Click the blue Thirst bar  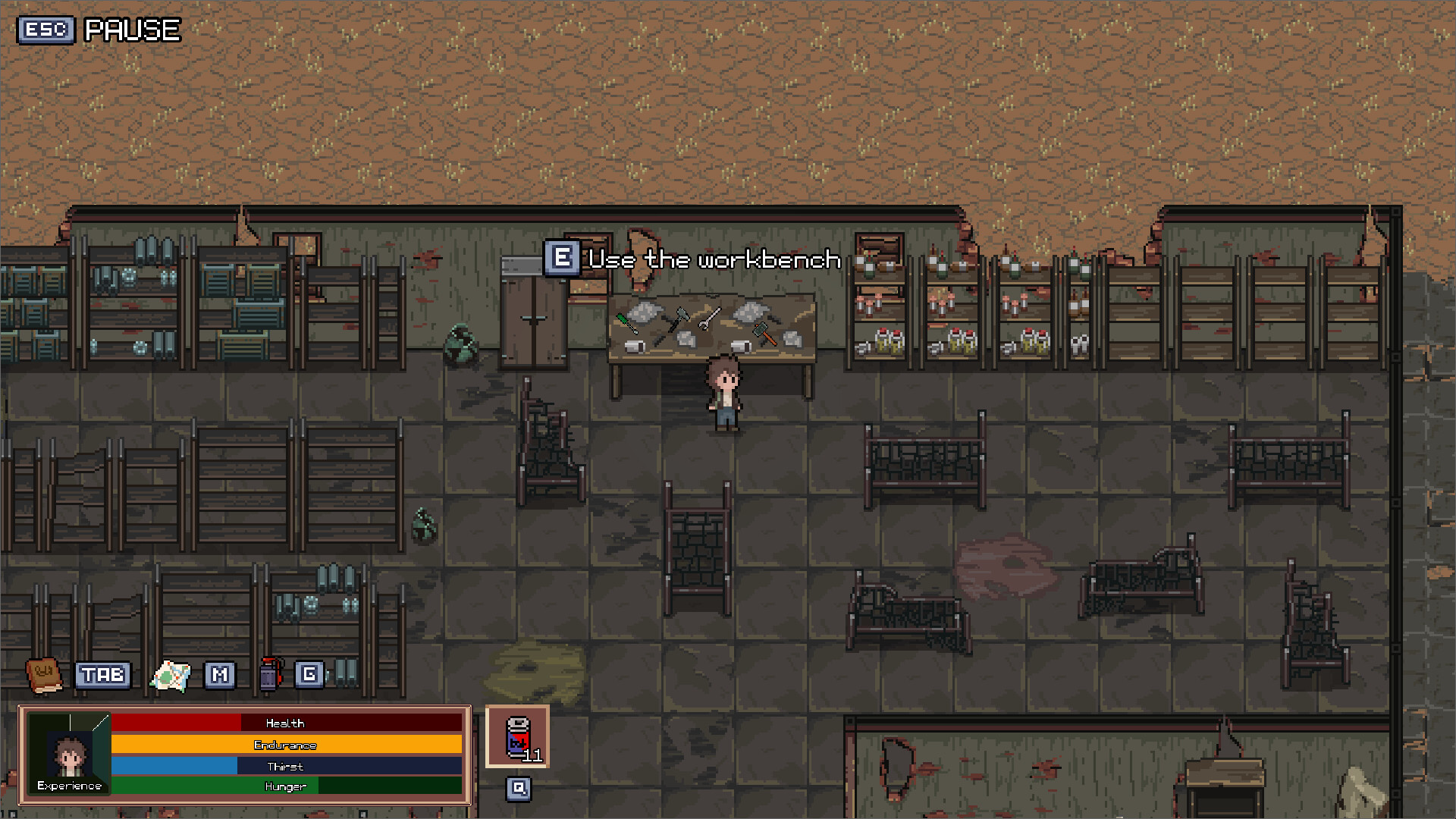coord(286,766)
